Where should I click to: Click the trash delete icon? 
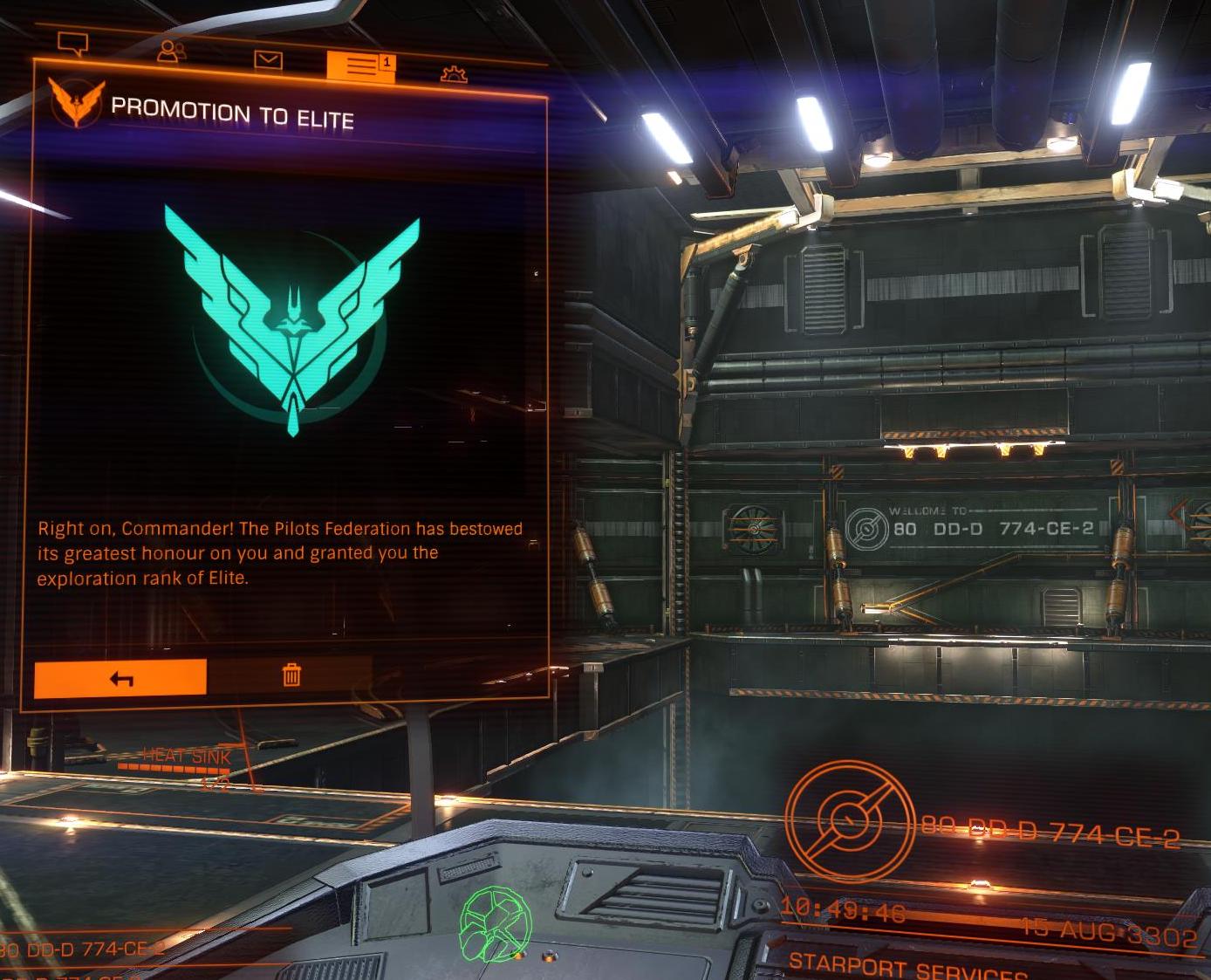292,676
